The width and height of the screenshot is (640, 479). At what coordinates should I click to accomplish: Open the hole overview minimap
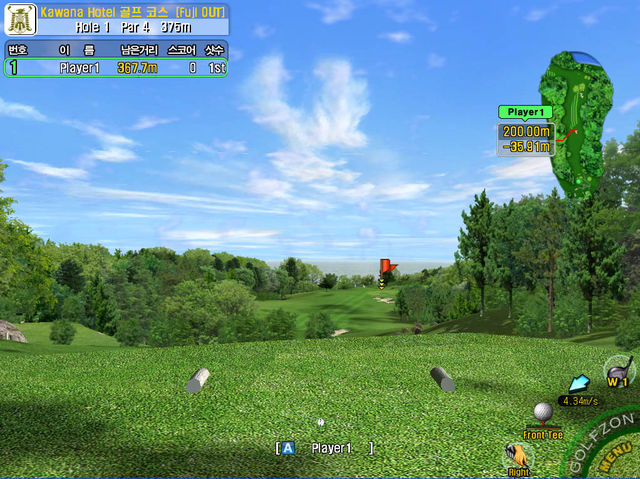[575, 125]
